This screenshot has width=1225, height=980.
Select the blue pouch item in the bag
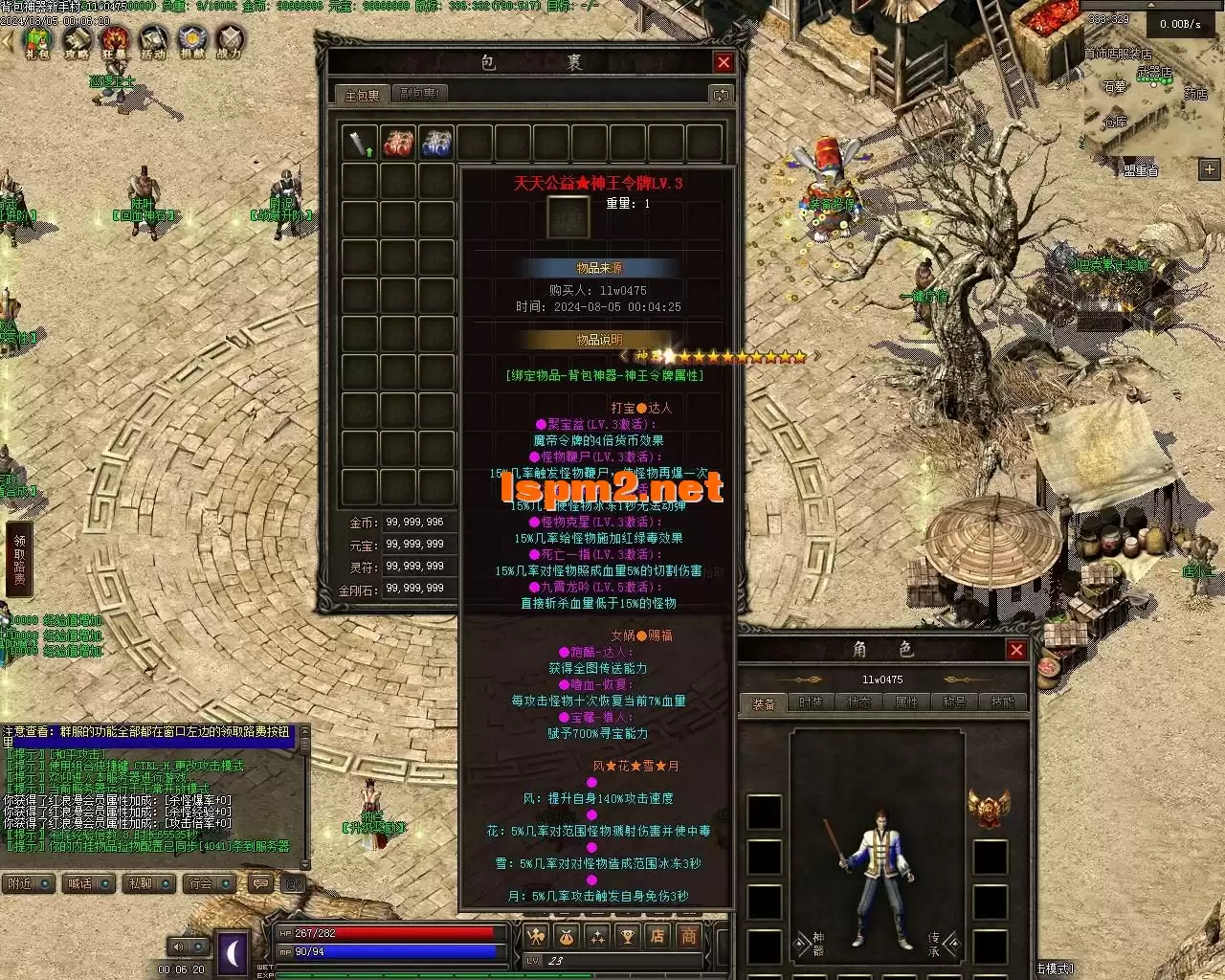[x=436, y=144]
